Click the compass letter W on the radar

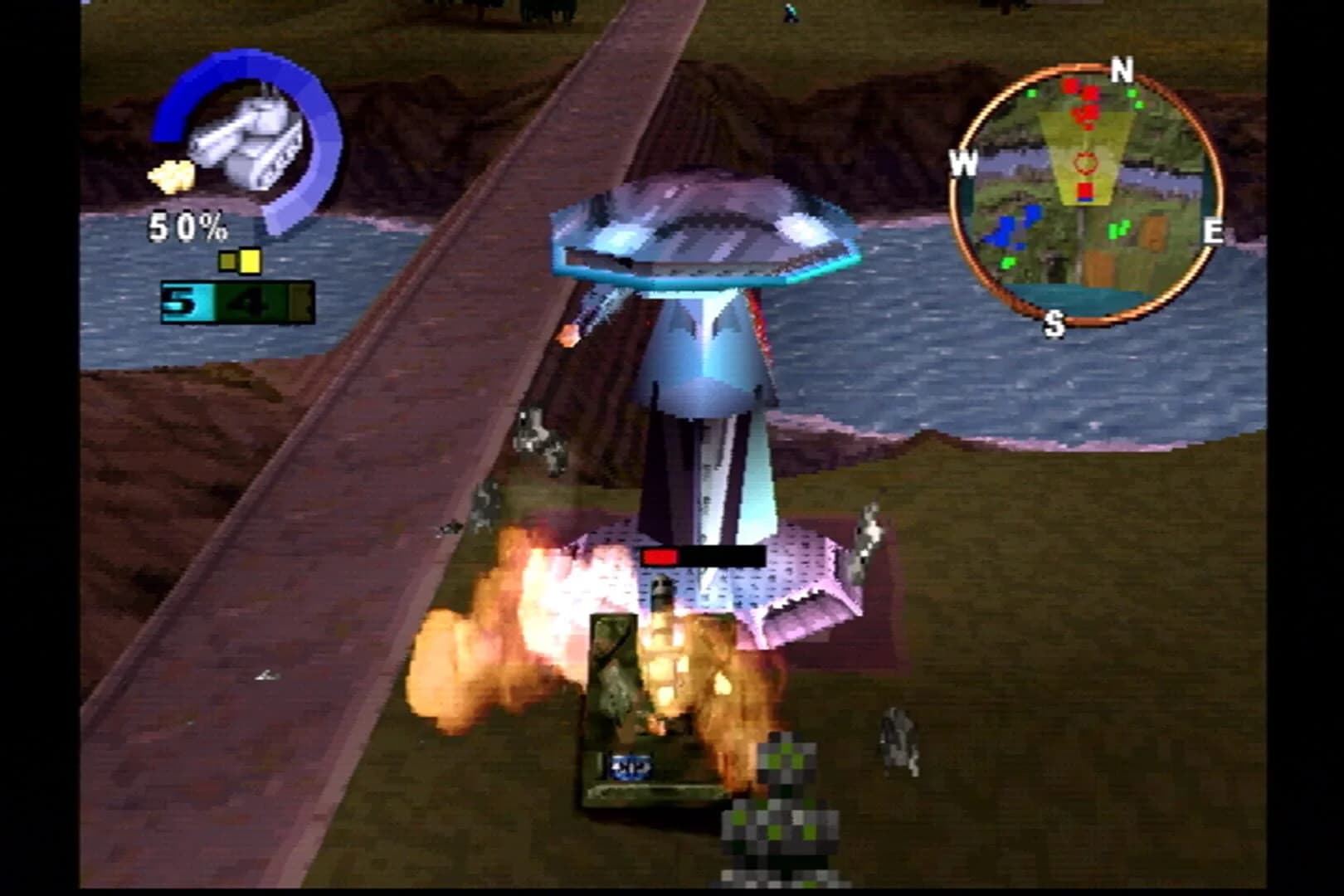[x=965, y=164]
